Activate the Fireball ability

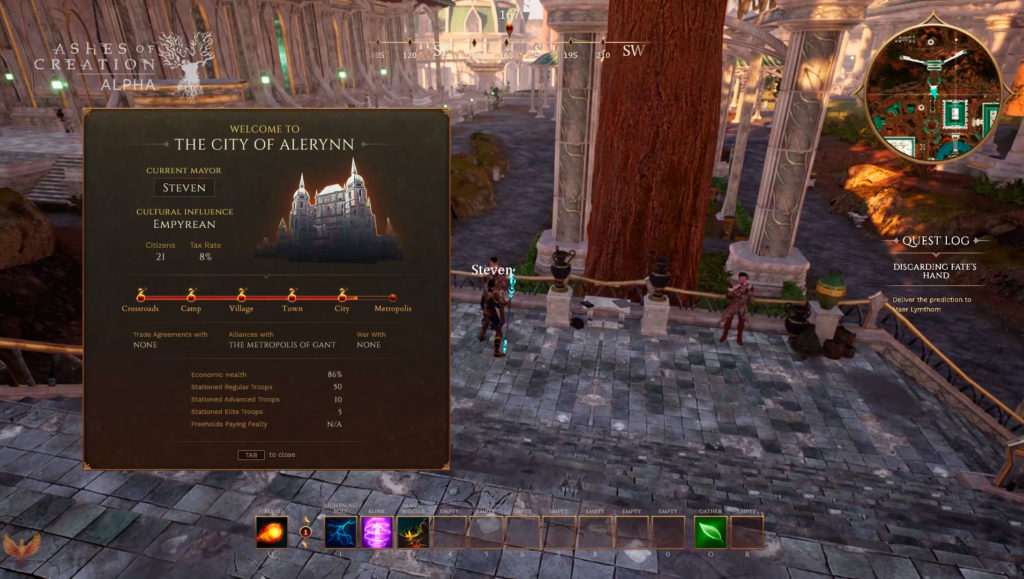[x=271, y=532]
